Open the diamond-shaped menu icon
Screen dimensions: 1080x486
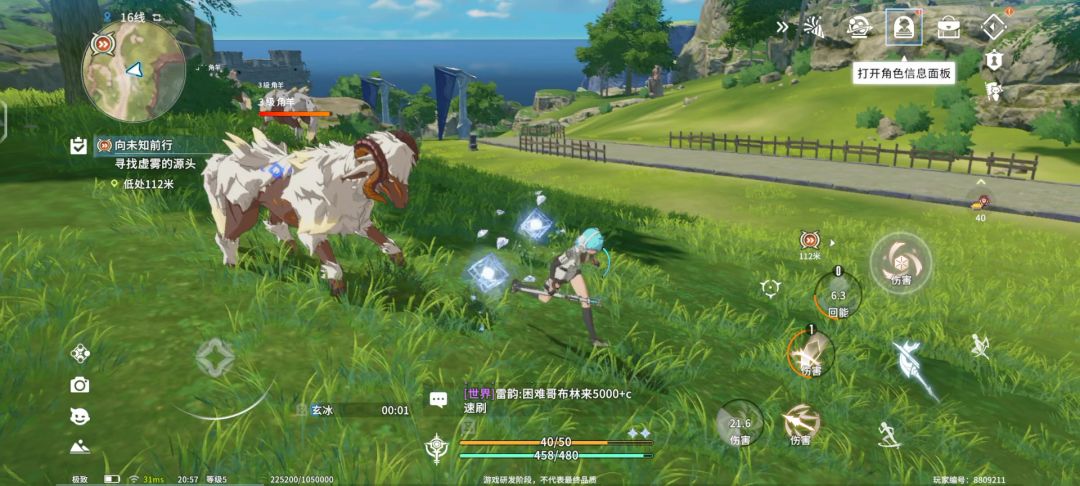(993, 27)
